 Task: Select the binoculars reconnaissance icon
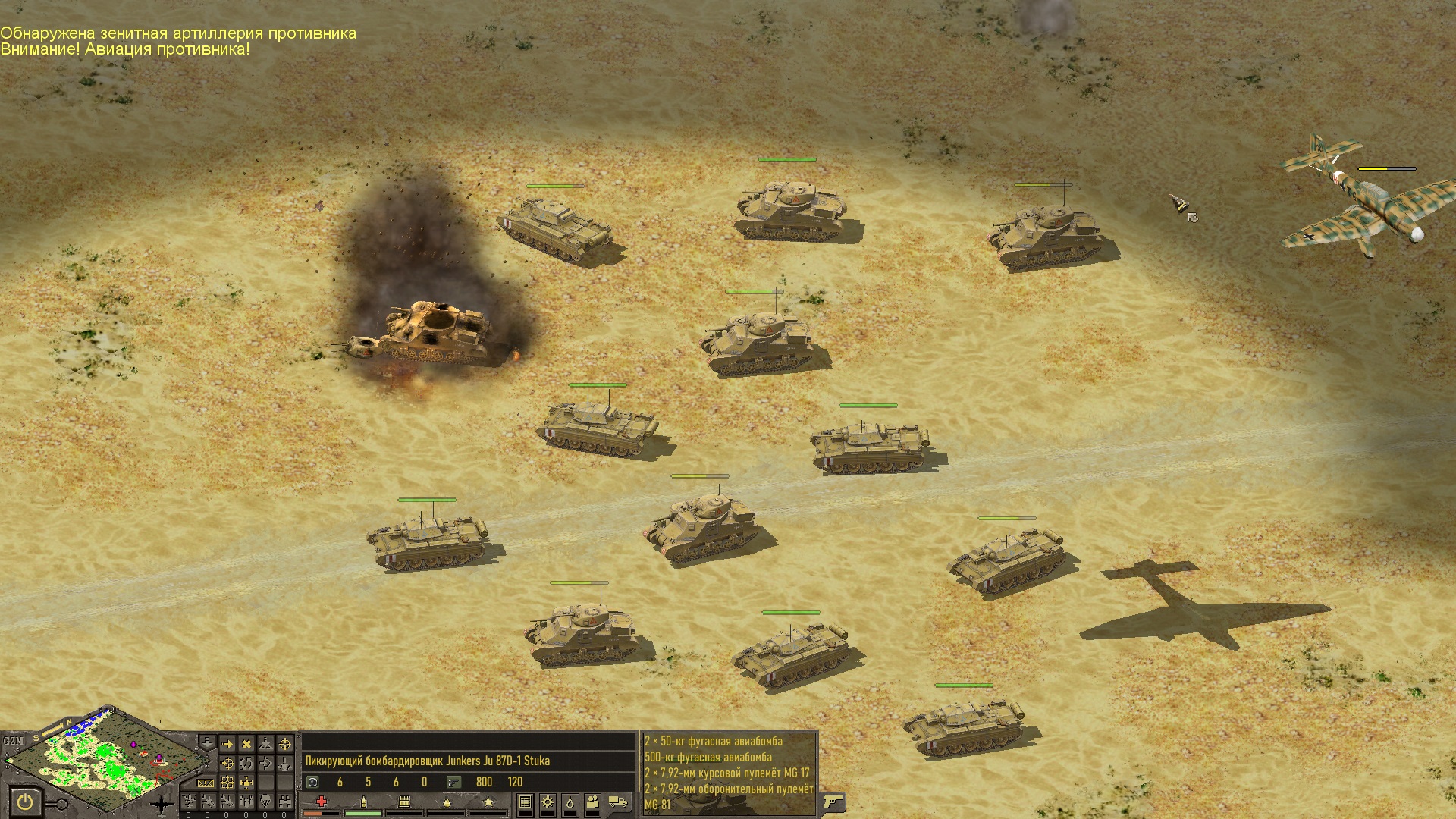click(285, 802)
